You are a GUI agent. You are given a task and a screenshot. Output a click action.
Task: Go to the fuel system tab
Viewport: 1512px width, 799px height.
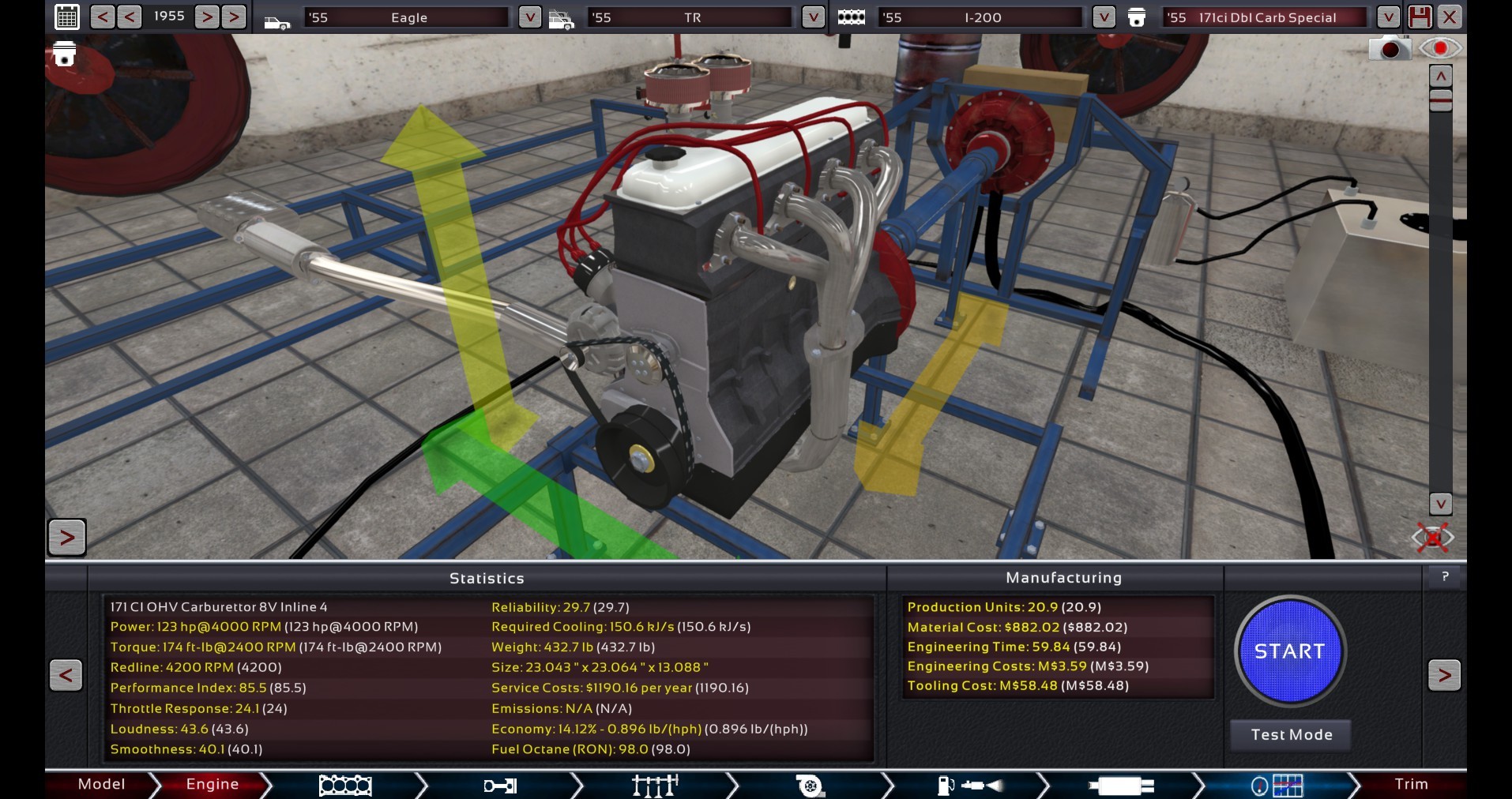click(969, 786)
